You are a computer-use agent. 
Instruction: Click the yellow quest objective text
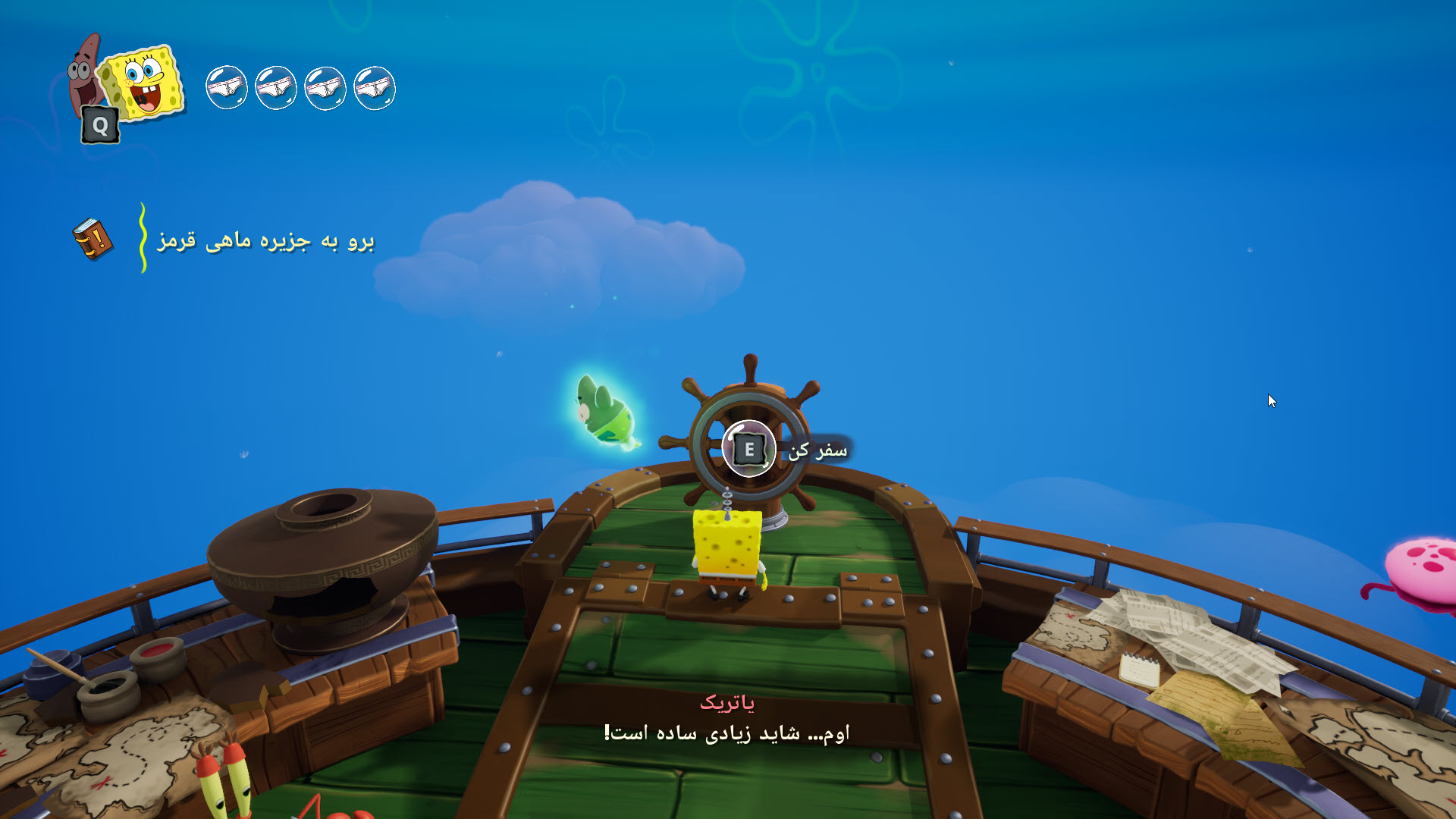(265, 240)
